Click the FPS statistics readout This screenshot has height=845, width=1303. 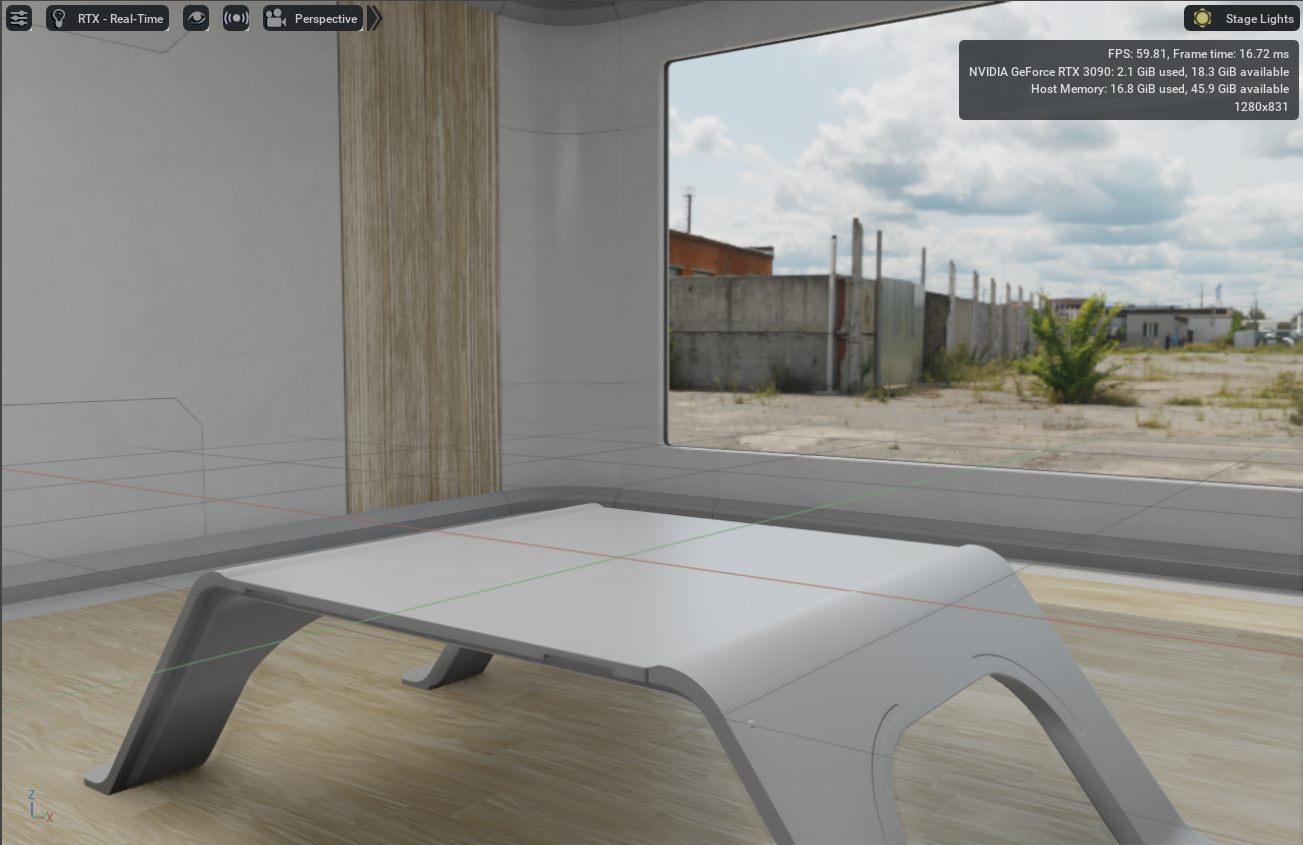click(1197, 54)
